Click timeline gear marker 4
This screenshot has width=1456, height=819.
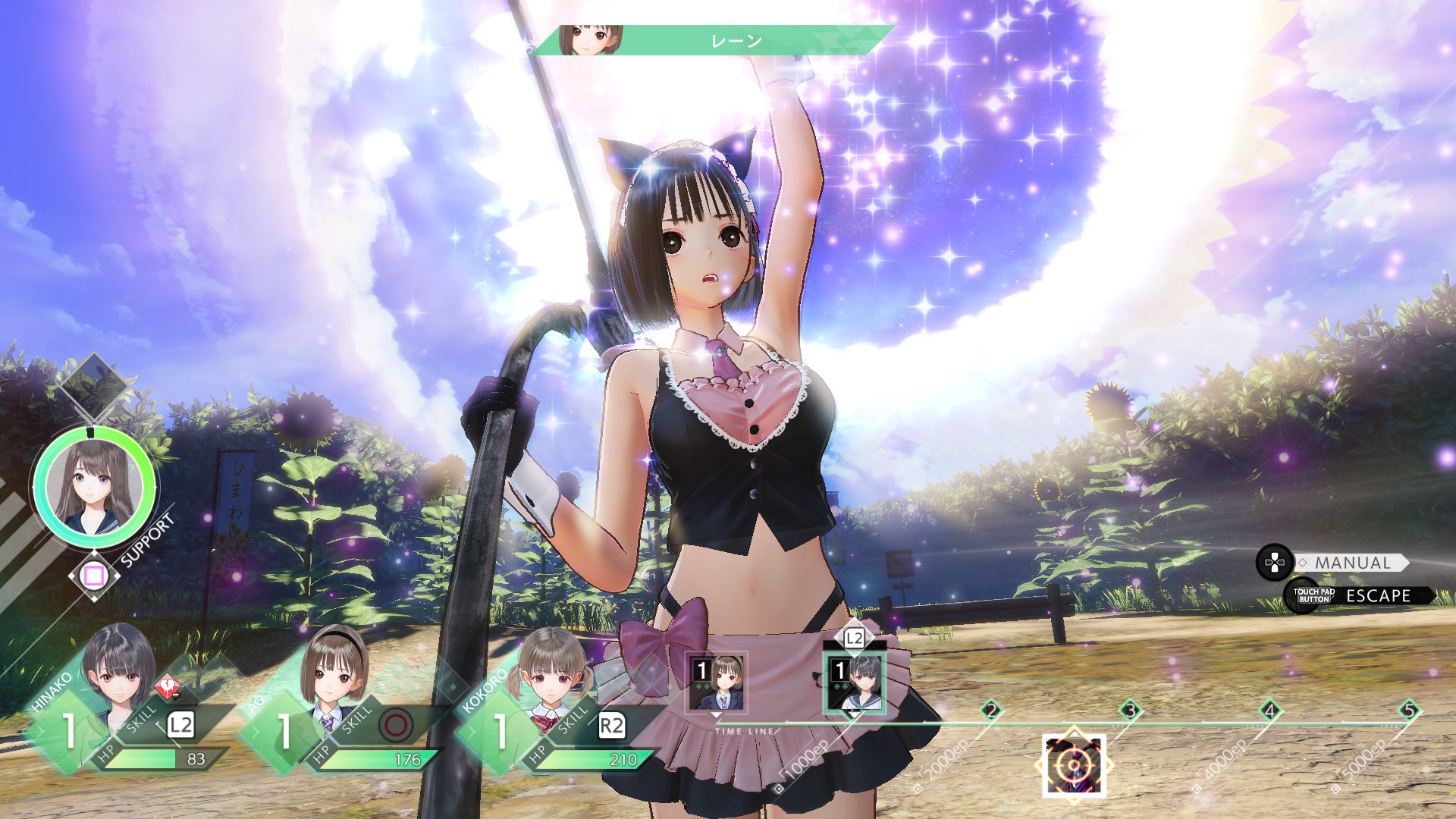pyautogui.click(x=1269, y=711)
